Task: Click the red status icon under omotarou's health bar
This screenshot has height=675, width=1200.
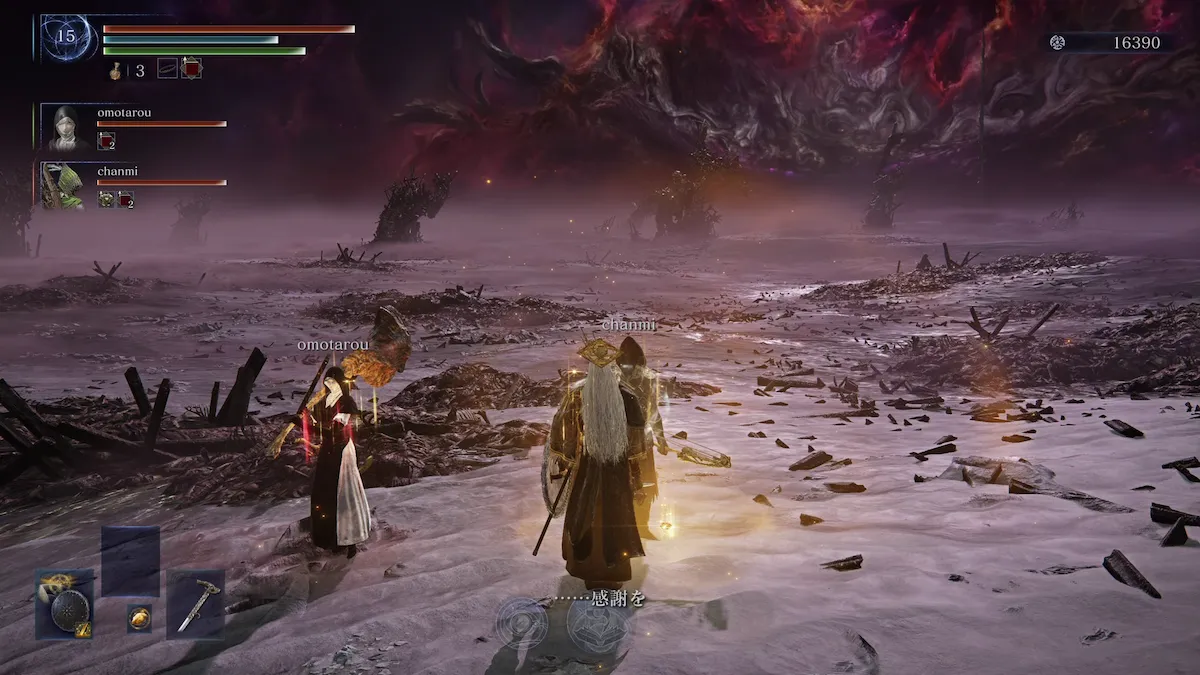Action: coord(106,141)
